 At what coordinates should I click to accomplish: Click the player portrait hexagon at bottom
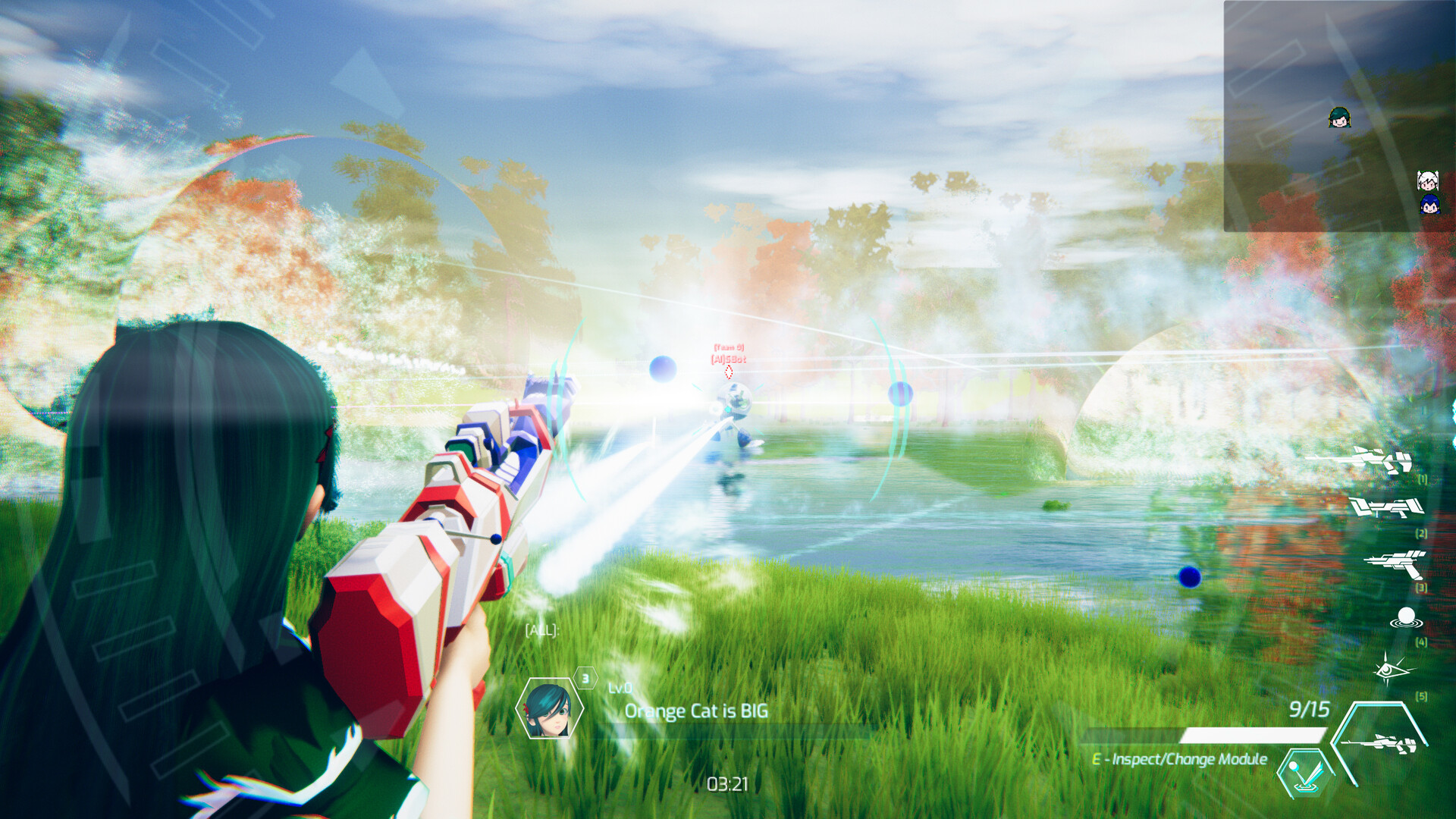[549, 710]
